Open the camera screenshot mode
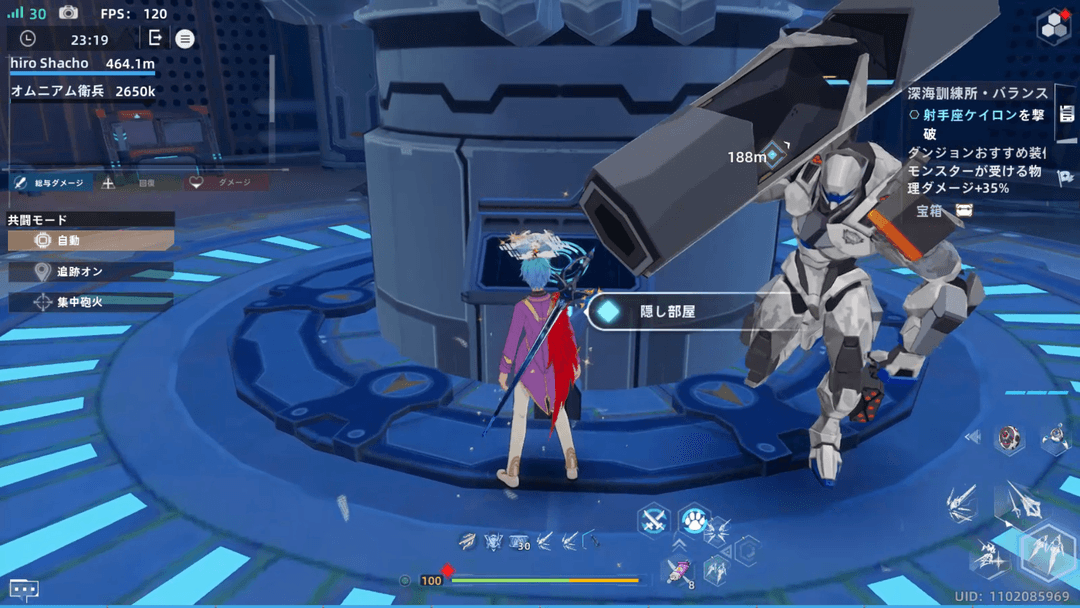This screenshot has width=1080, height=608. point(68,13)
